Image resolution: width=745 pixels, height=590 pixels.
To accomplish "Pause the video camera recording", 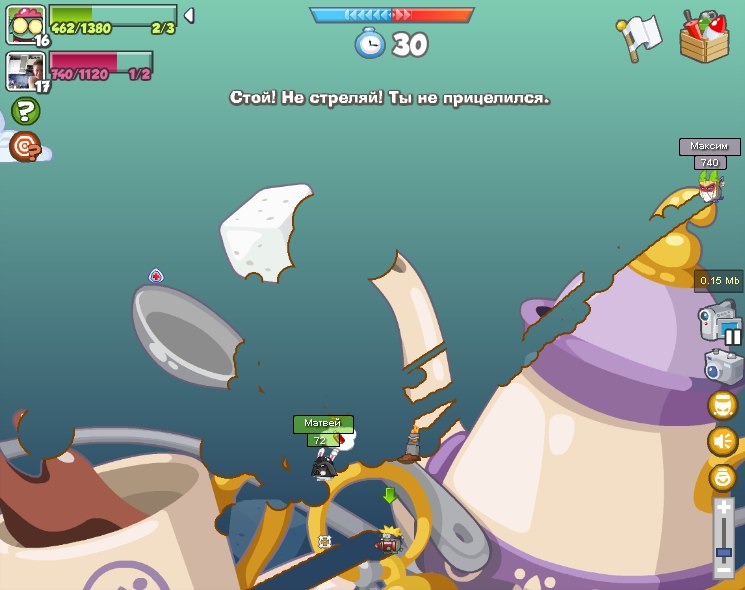I will [733, 337].
